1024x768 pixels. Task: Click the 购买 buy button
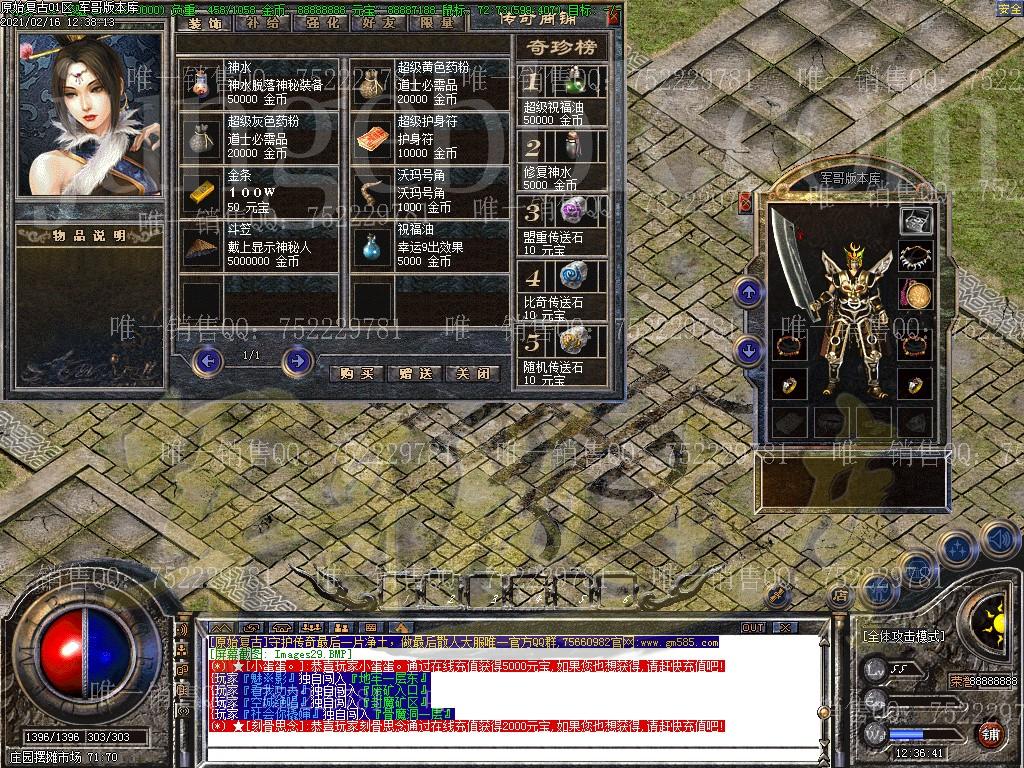tap(356, 373)
